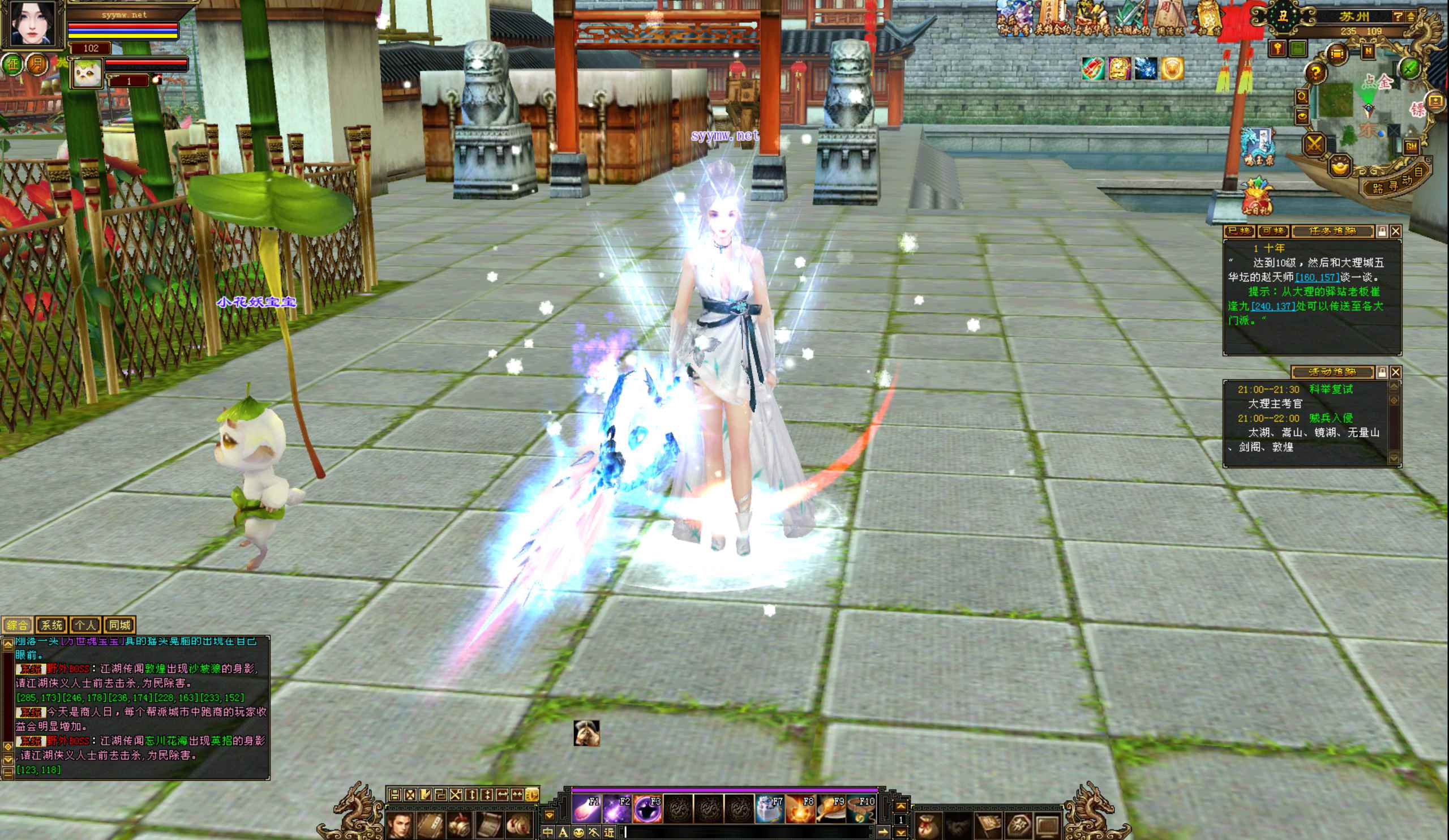
Task: Select the 同城 chat tab
Action: click(x=120, y=625)
